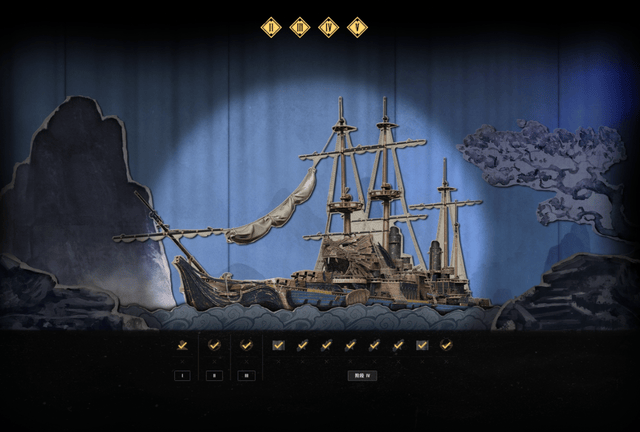Select the tier II diamond icon
This screenshot has height=432, width=640.
270,28
